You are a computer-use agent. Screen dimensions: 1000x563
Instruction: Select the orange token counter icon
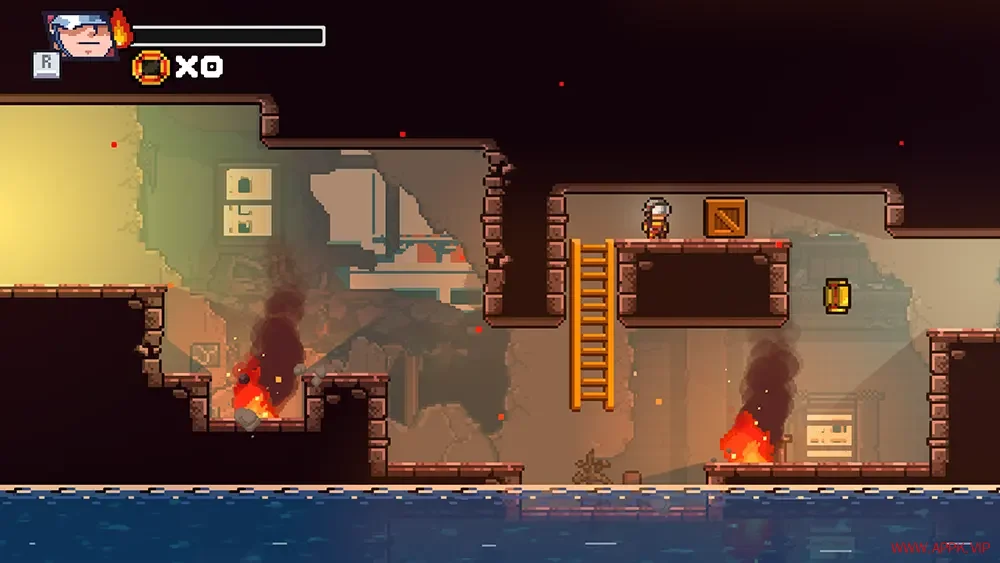pos(151,67)
